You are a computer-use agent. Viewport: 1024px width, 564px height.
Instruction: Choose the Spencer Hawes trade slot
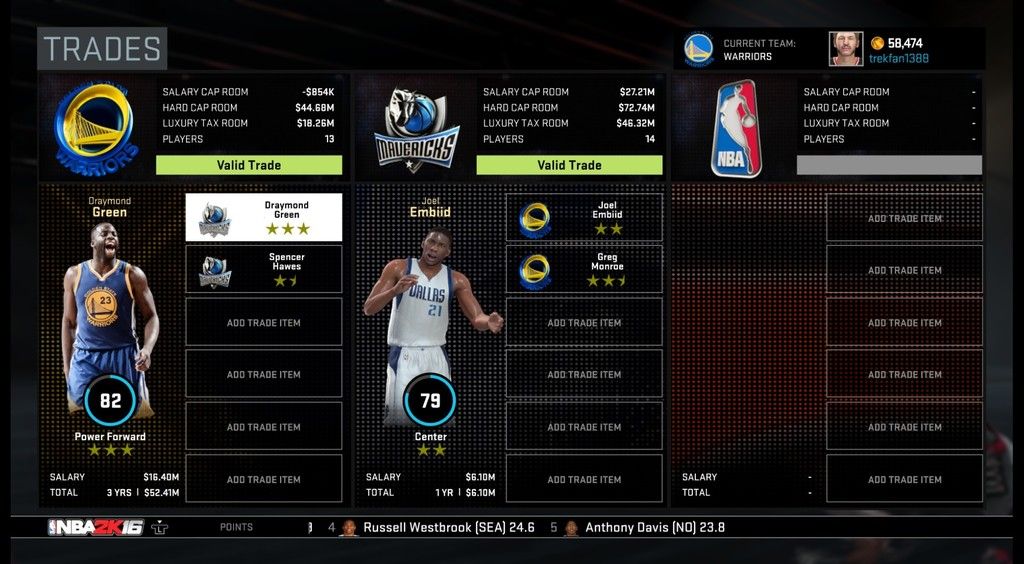click(x=263, y=269)
